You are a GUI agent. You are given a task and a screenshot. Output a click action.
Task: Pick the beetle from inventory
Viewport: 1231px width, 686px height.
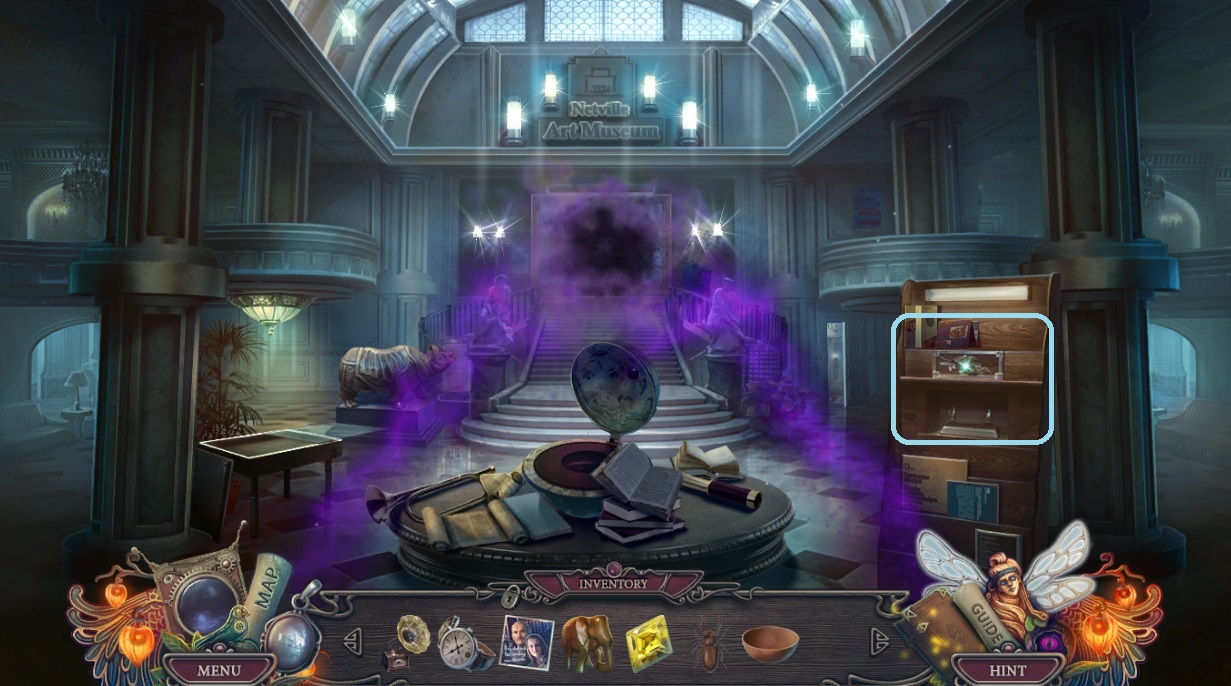pos(709,645)
